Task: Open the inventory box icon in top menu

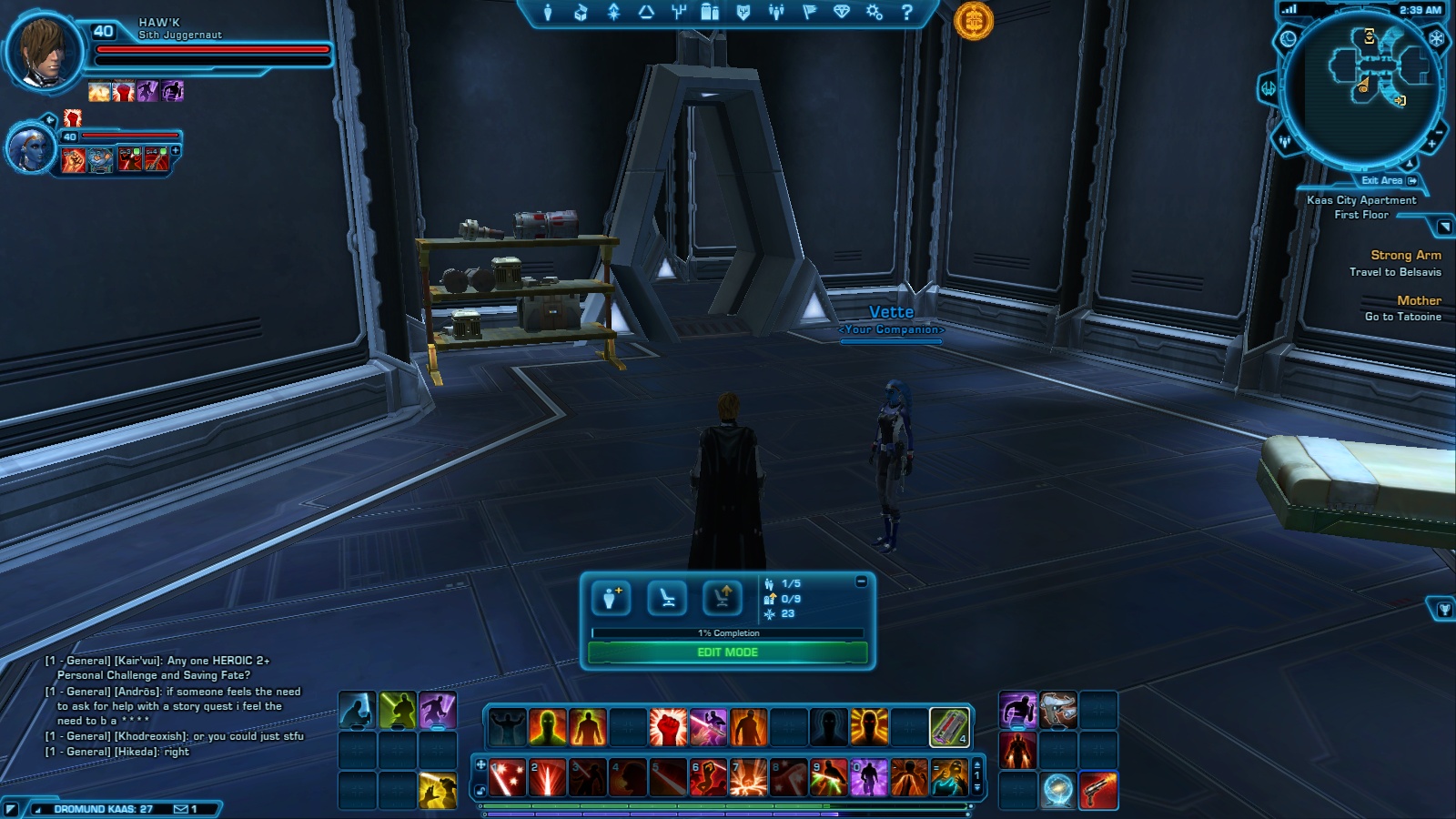Action: click(581, 13)
